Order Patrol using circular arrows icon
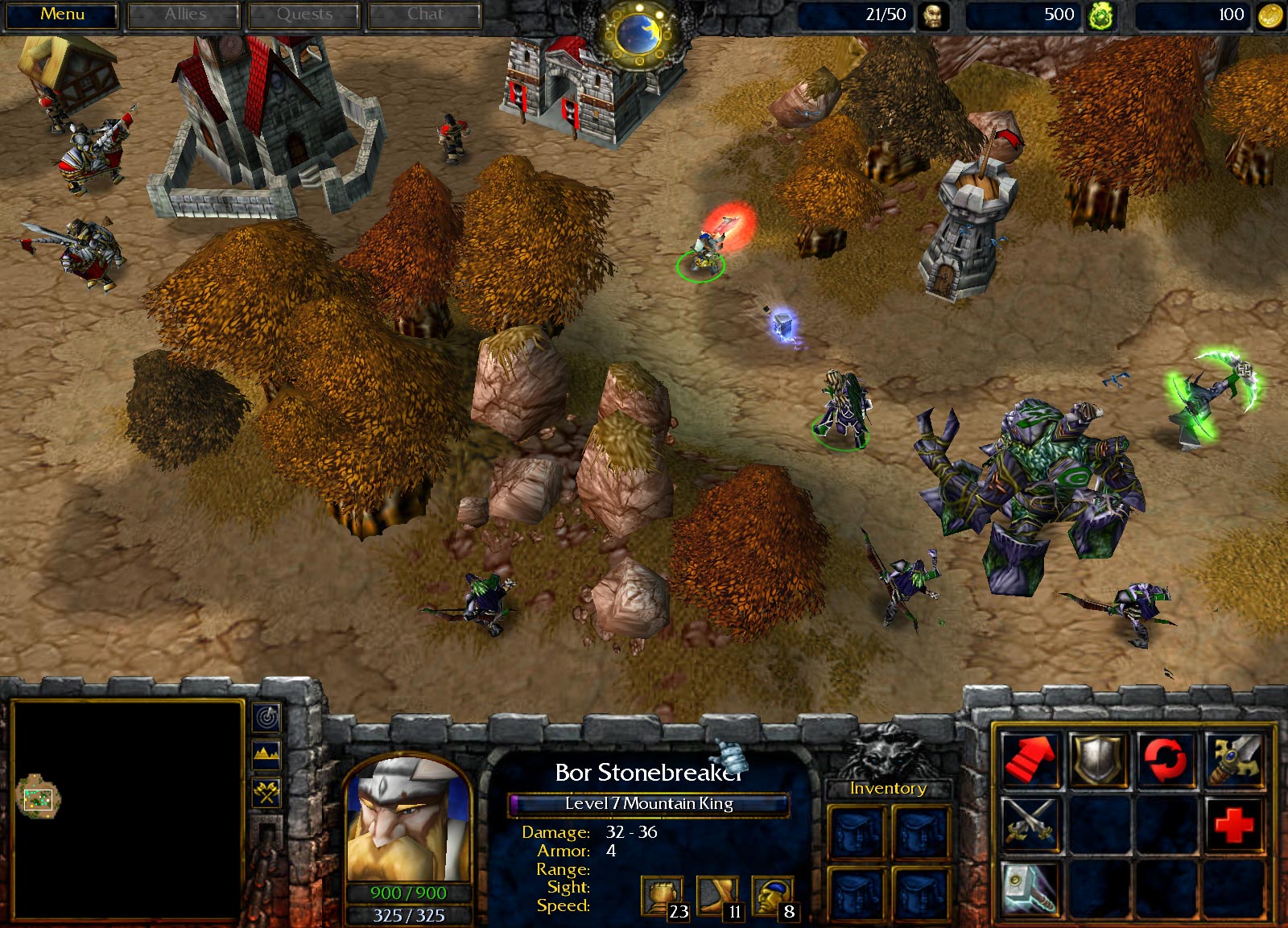The height and width of the screenshot is (928, 1288). pos(1163,759)
